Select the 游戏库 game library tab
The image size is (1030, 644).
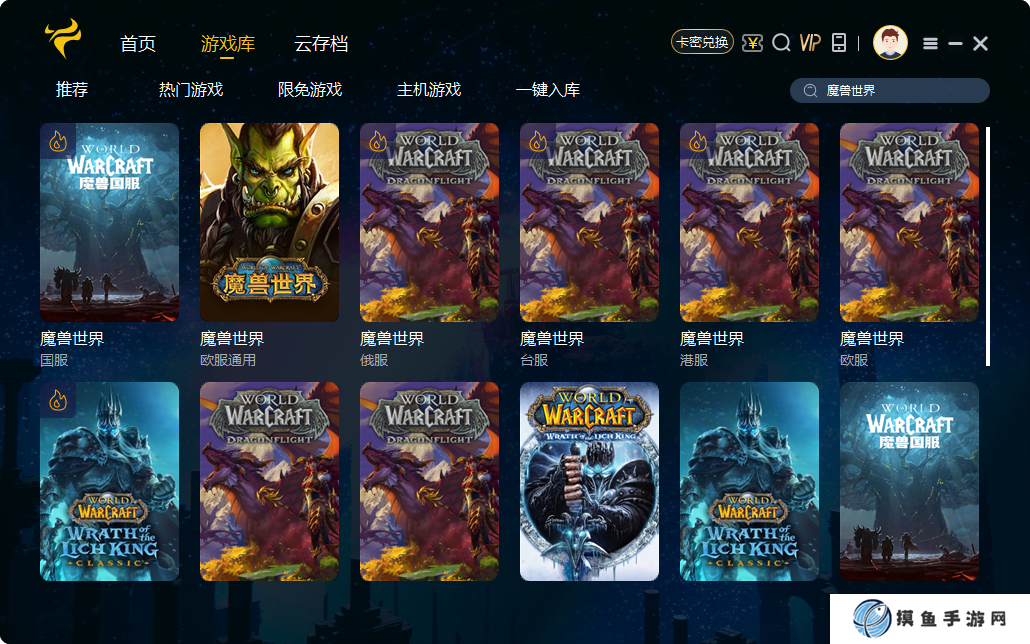(228, 44)
